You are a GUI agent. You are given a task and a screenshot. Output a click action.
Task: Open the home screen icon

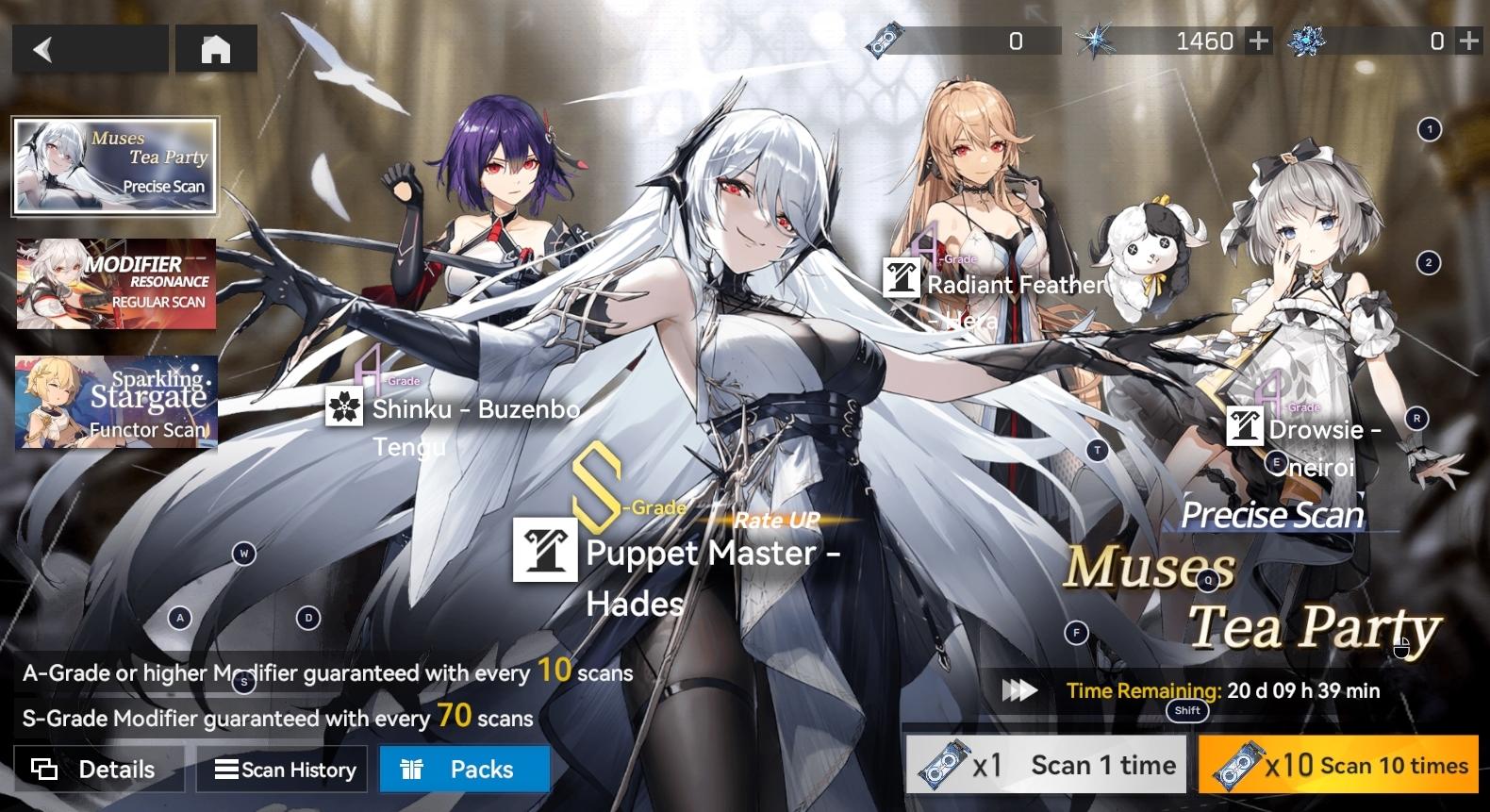[x=215, y=48]
